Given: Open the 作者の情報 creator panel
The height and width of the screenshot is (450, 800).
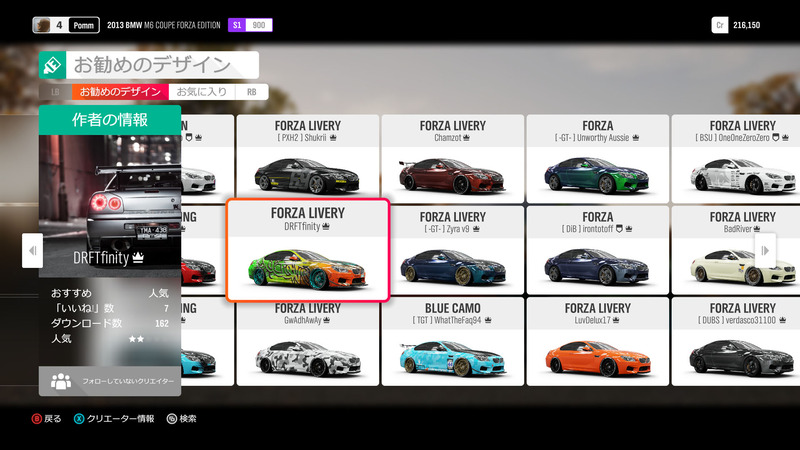Looking at the screenshot, I should pyautogui.click(x=110, y=120).
